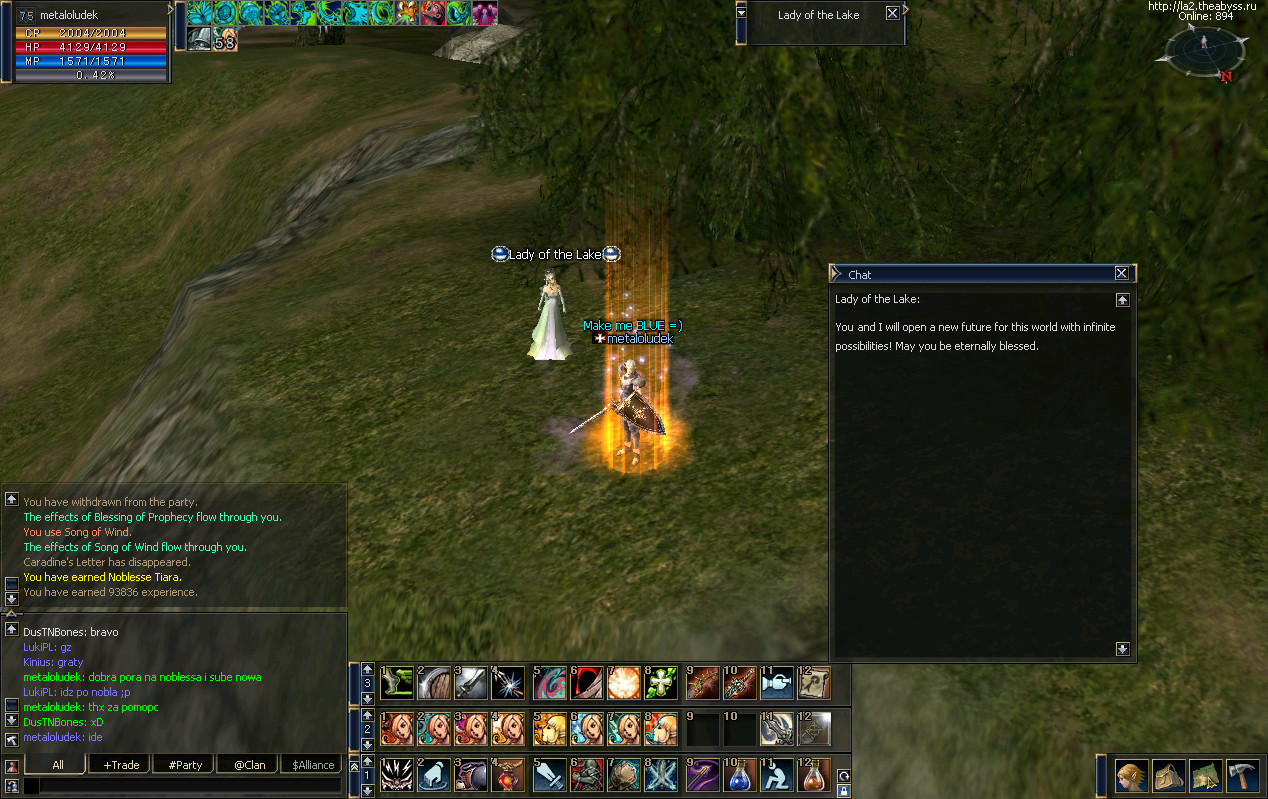Open the hammer system menu icon
Image resolution: width=1268 pixels, height=799 pixels.
1241,776
